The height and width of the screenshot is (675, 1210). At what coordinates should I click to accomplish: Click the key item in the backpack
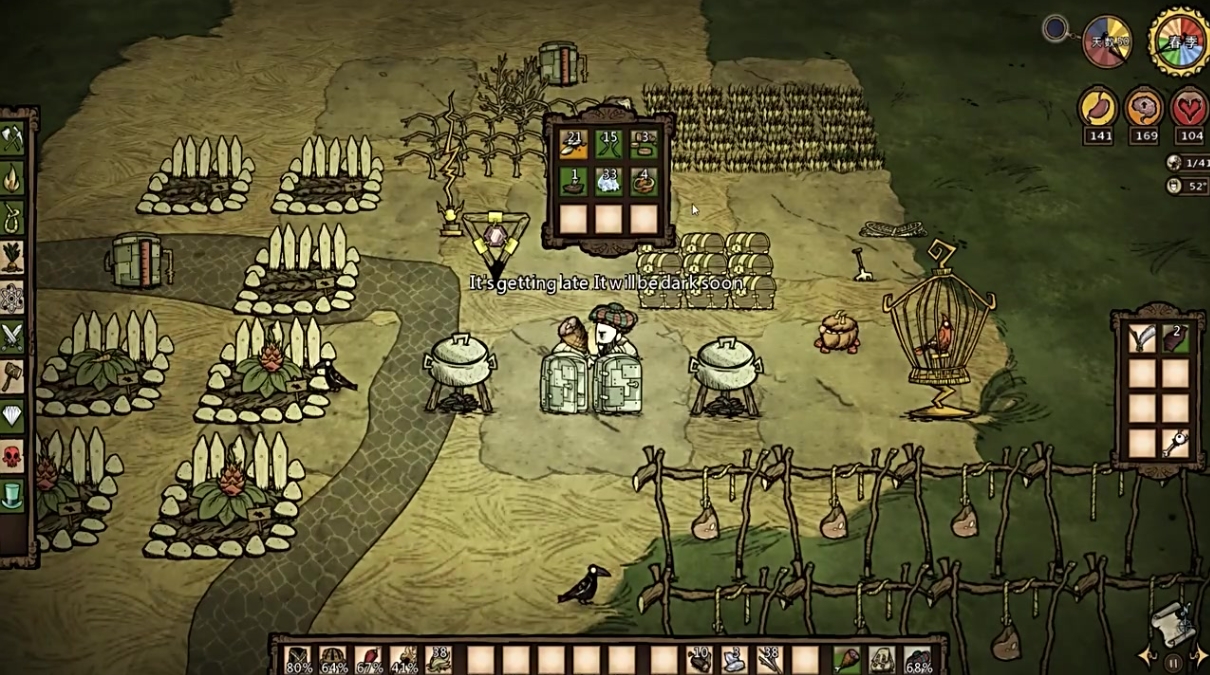(x=1176, y=442)
